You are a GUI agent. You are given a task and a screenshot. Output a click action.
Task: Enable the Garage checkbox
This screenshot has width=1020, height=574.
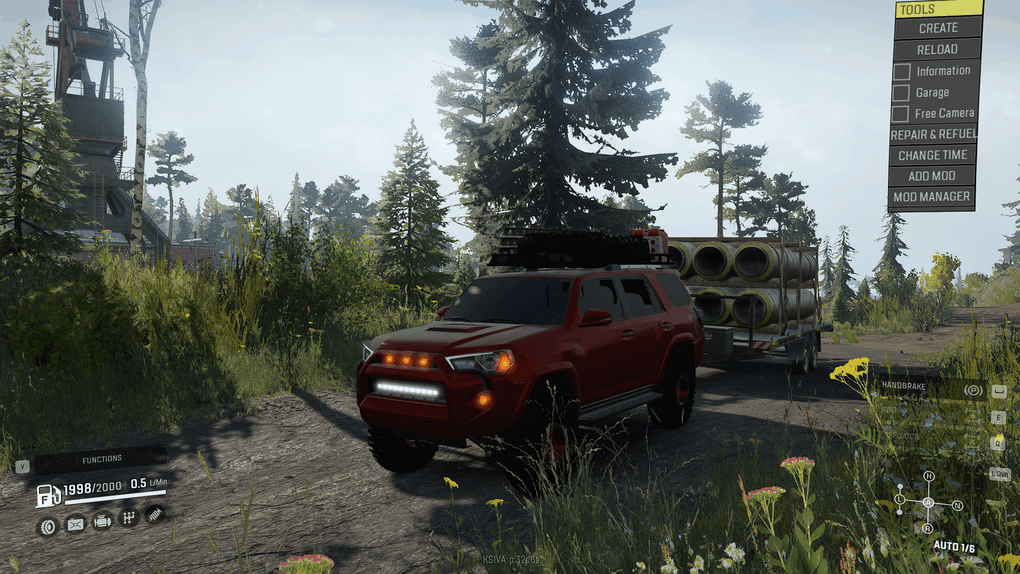point(901,93)
